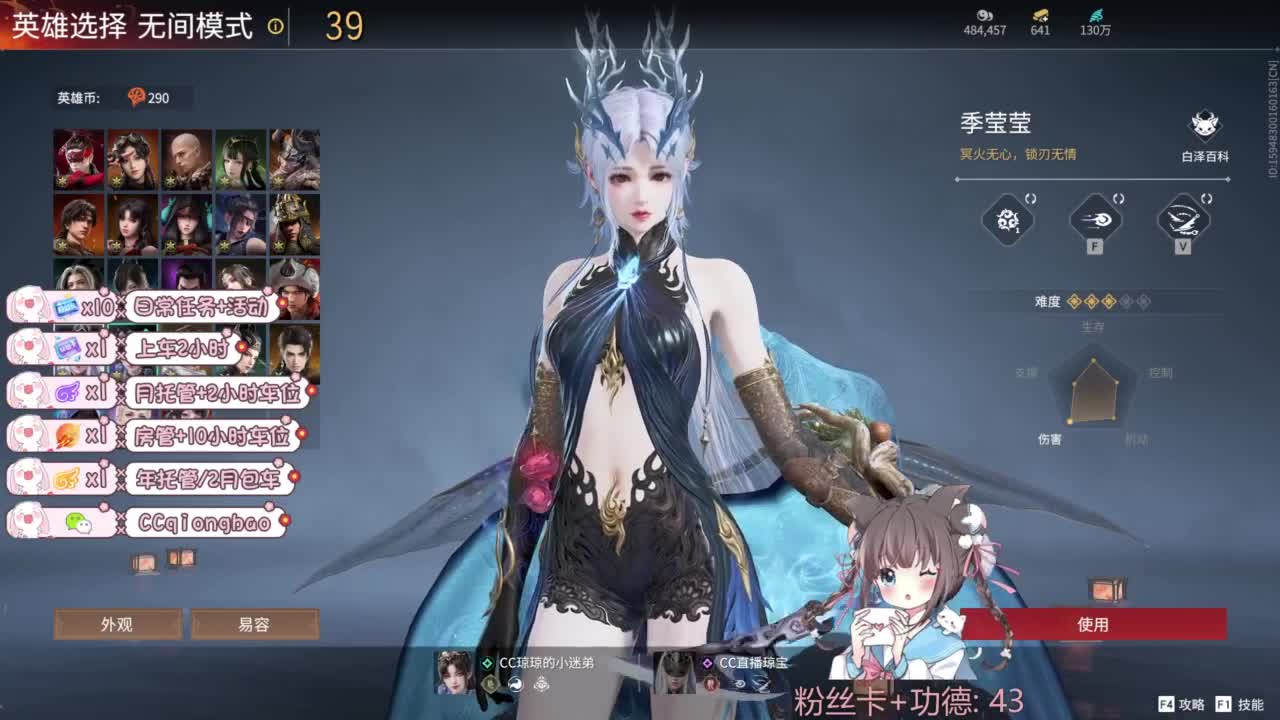The width and height of the screenshot is (1280, 720).
Task: Switch to the 易容 tab
Action: [x=255, y=624]
